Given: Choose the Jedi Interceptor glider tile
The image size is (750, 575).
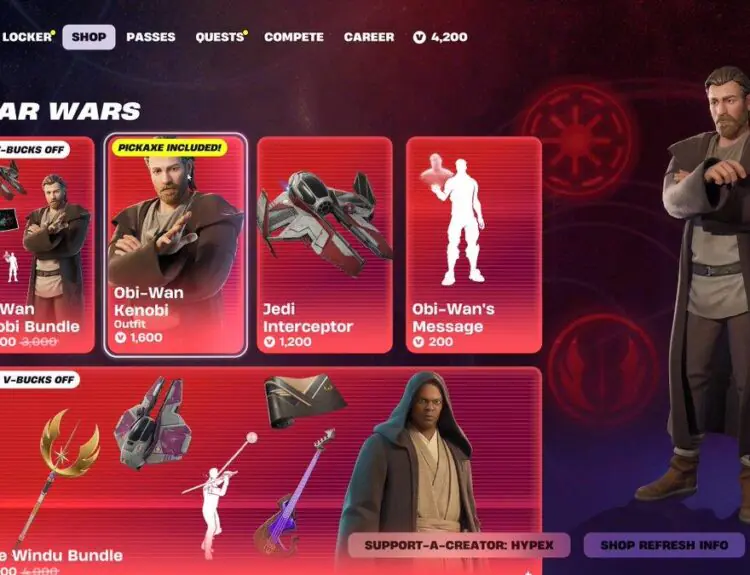Looking at the screenshot, I should pos(325,245).
